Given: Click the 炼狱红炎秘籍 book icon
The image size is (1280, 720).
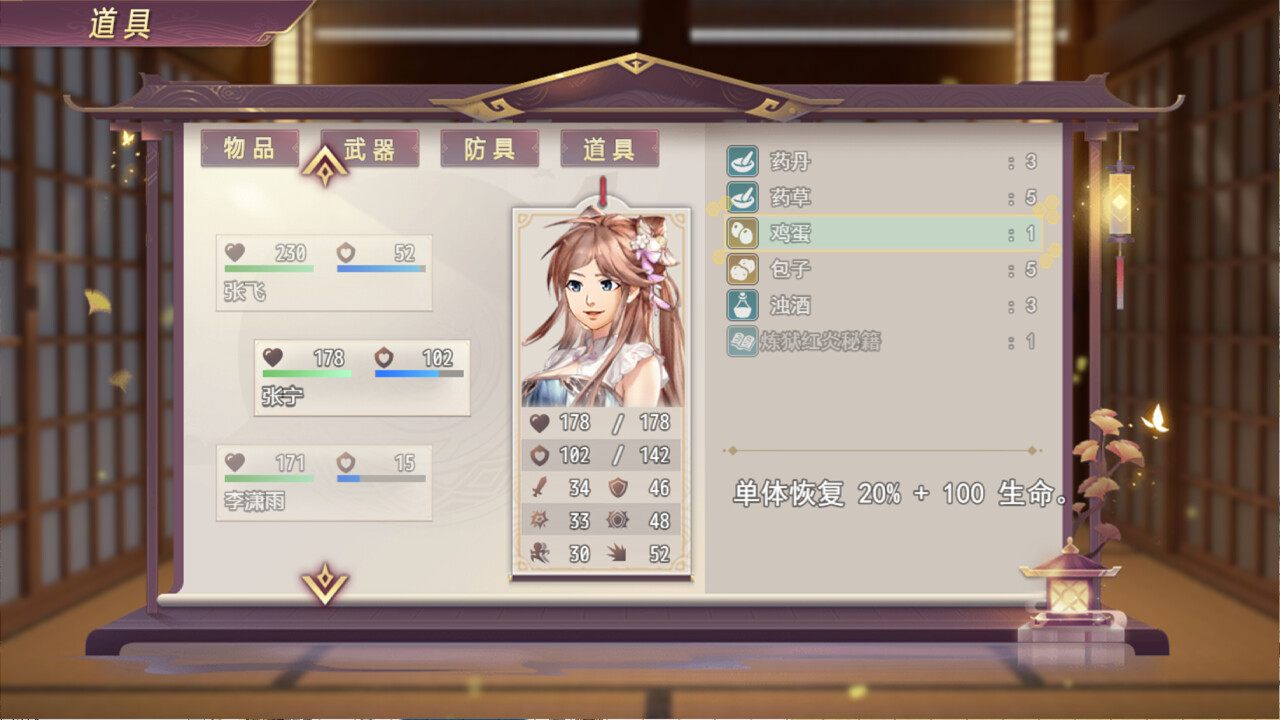Looking at the screenshot, I should pyautogui.click(x=741, y=341).
